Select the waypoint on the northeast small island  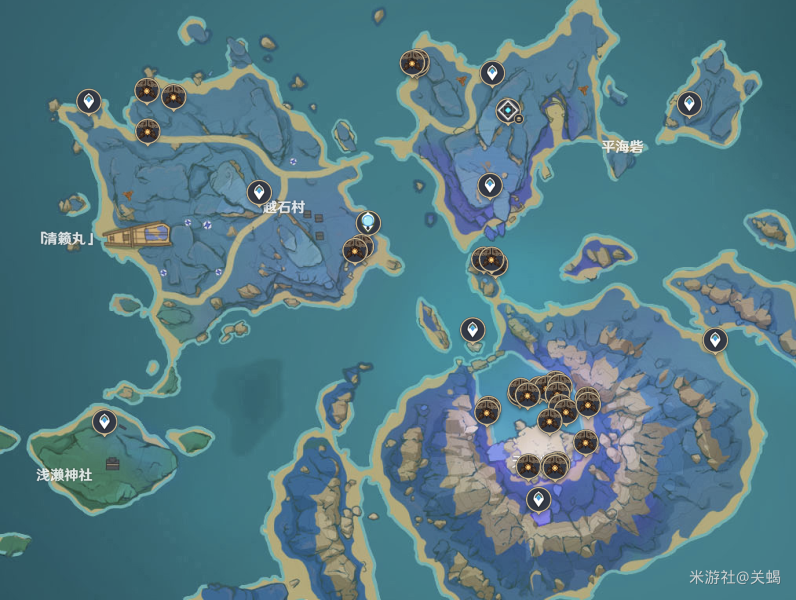pos(689,102)
